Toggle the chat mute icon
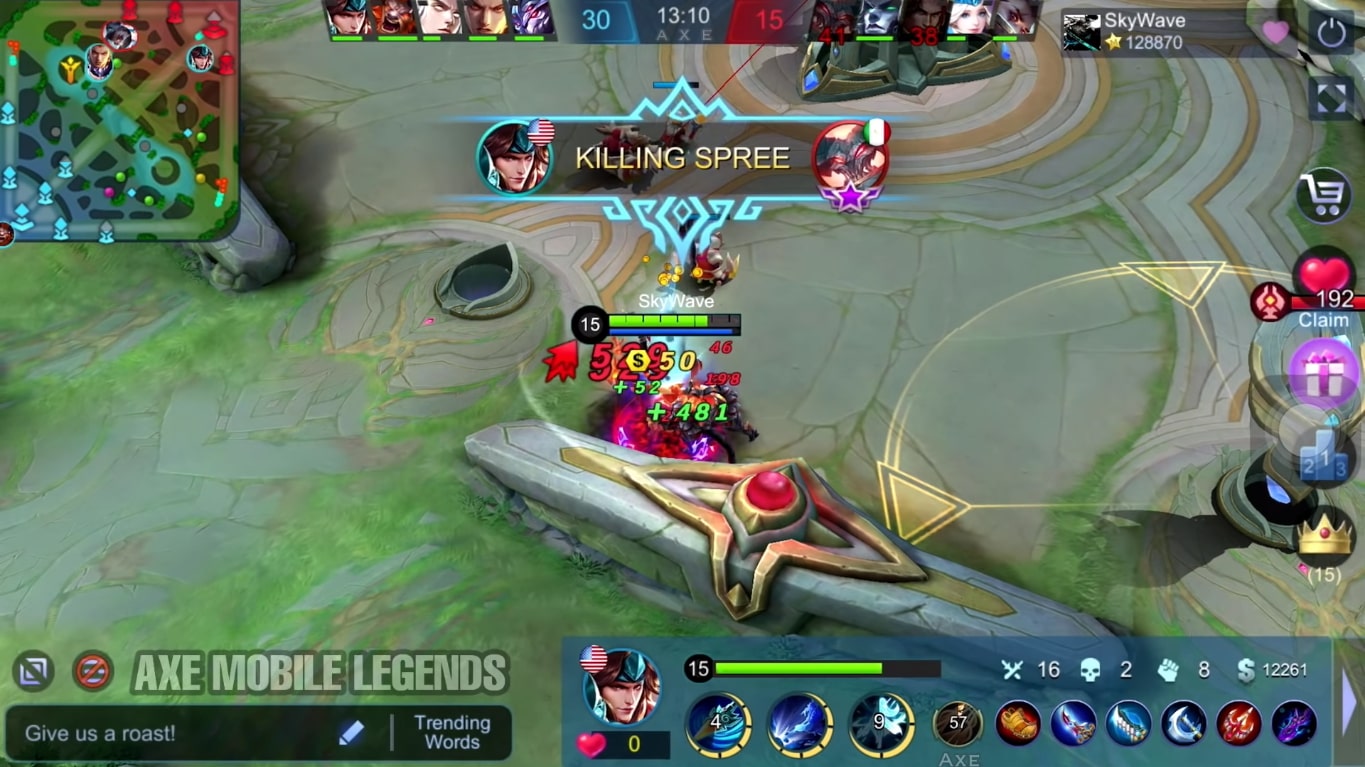This screenshot has width=1365, height=767. click(89, 671)
